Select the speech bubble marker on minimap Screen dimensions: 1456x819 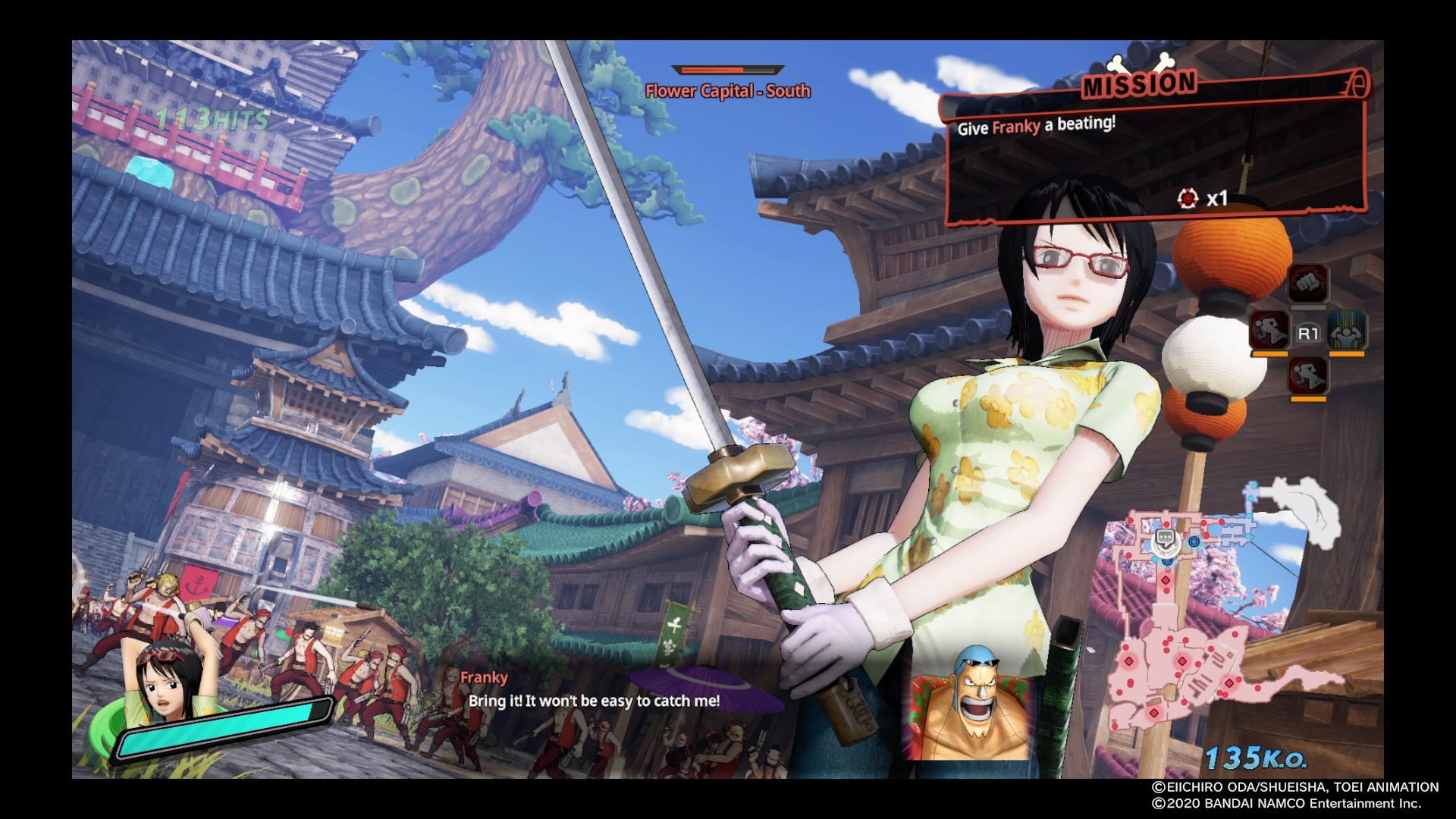(1165, 539)
